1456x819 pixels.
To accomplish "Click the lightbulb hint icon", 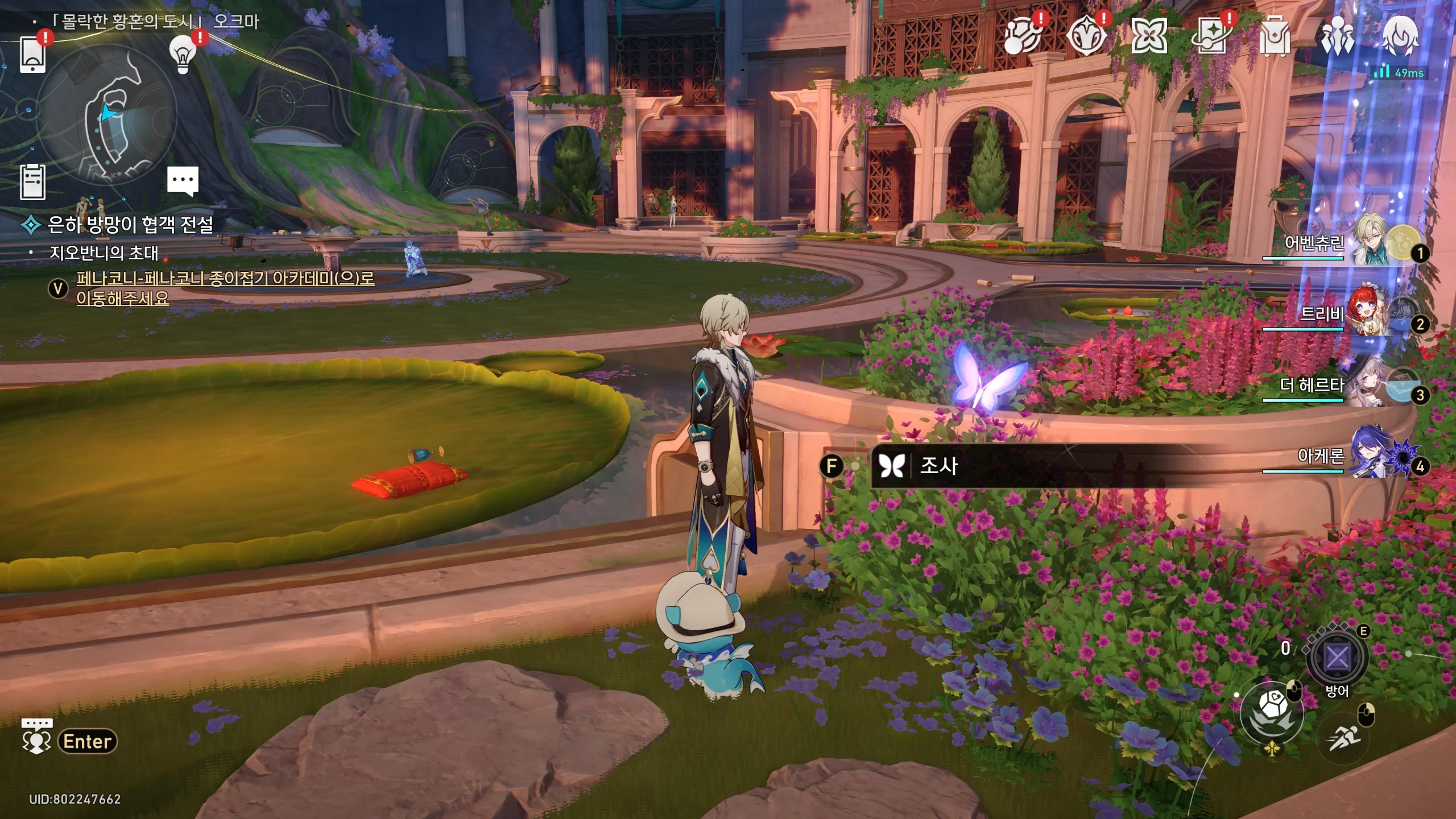I will click(182, 55).
